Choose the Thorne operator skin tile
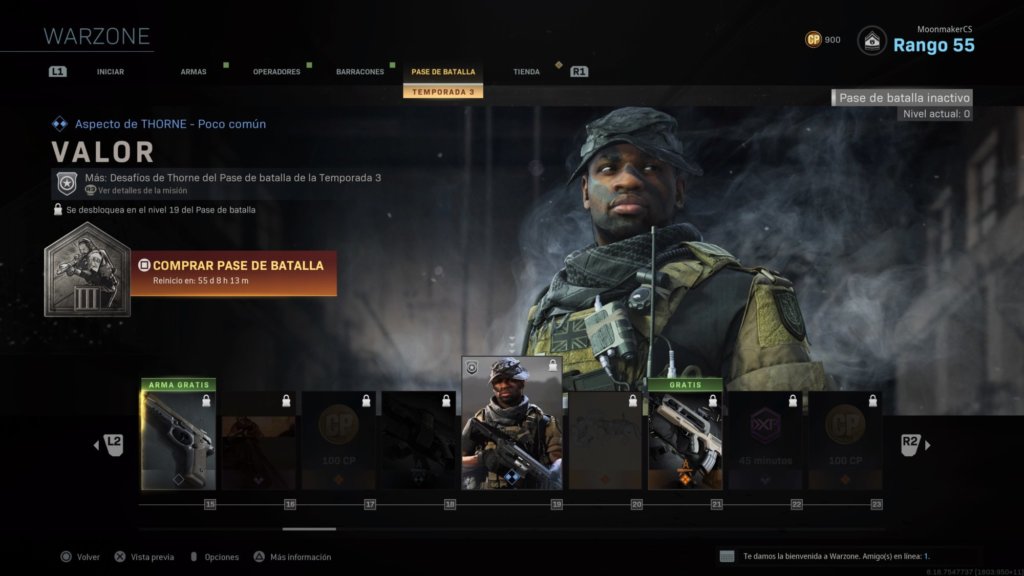The image size is (1024, 576). (511, 425)
